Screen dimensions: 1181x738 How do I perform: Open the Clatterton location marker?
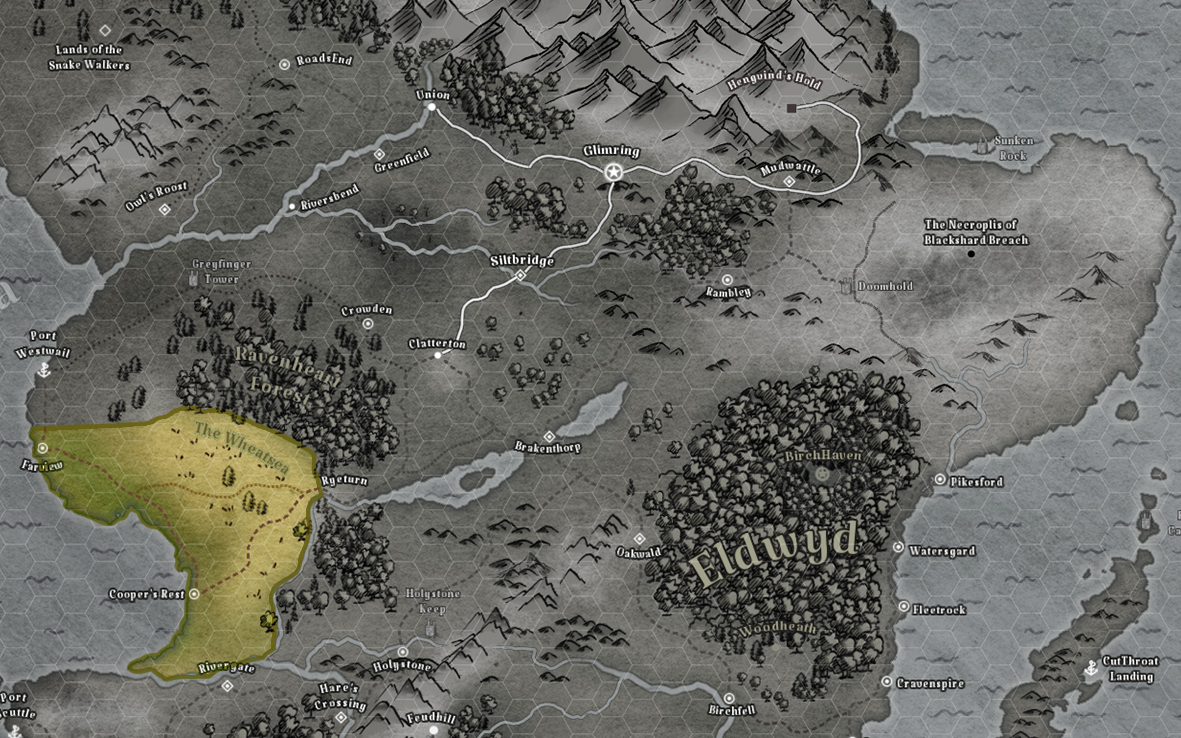click(x=438, y=355)
